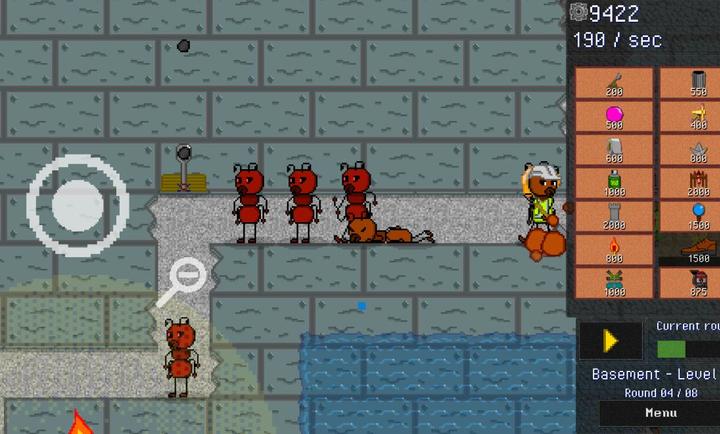Tap the virtual joystick circle
Screen dimensions: 720x434
click(78, 205)
